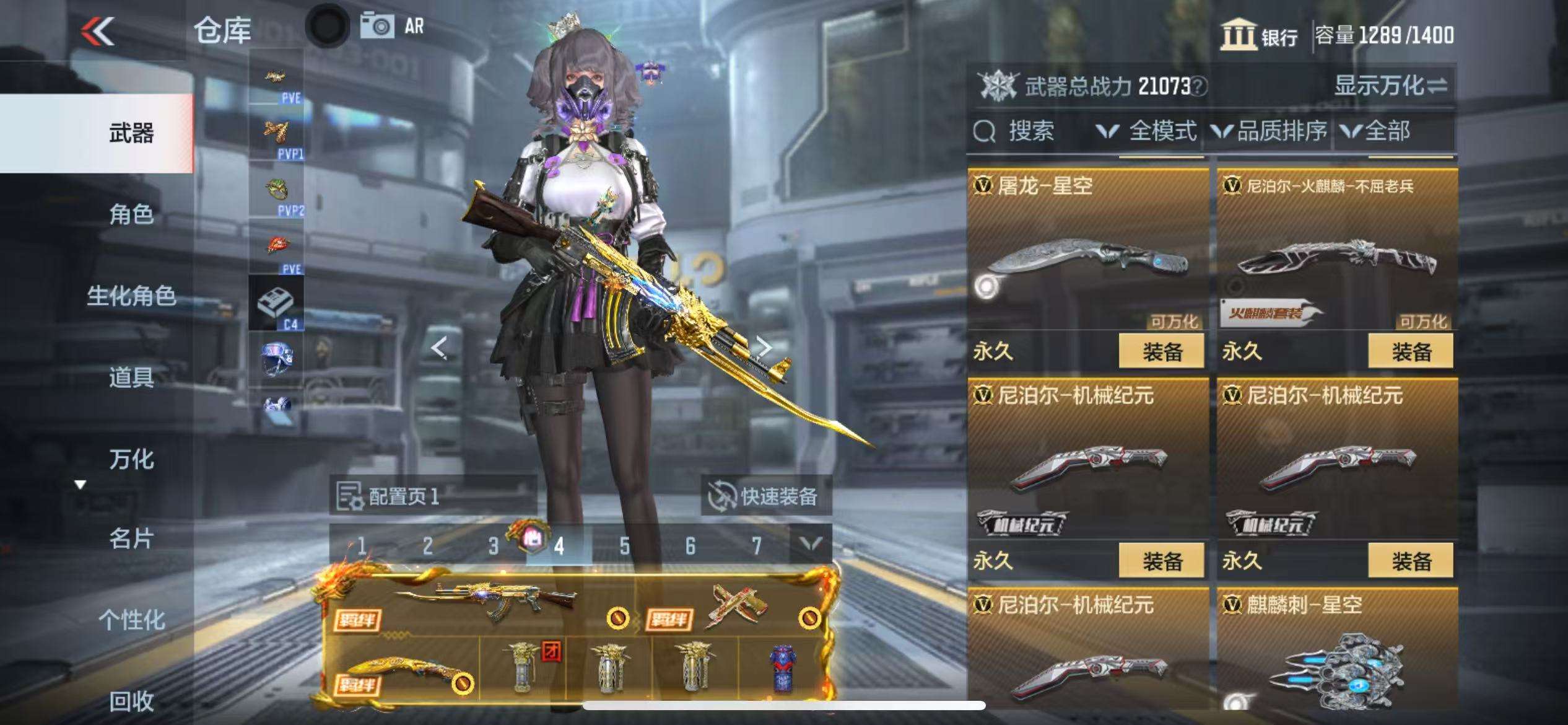Switch to loadout slot 5
This screenshot has height=725, width=1568.
[x=624, y=546]
